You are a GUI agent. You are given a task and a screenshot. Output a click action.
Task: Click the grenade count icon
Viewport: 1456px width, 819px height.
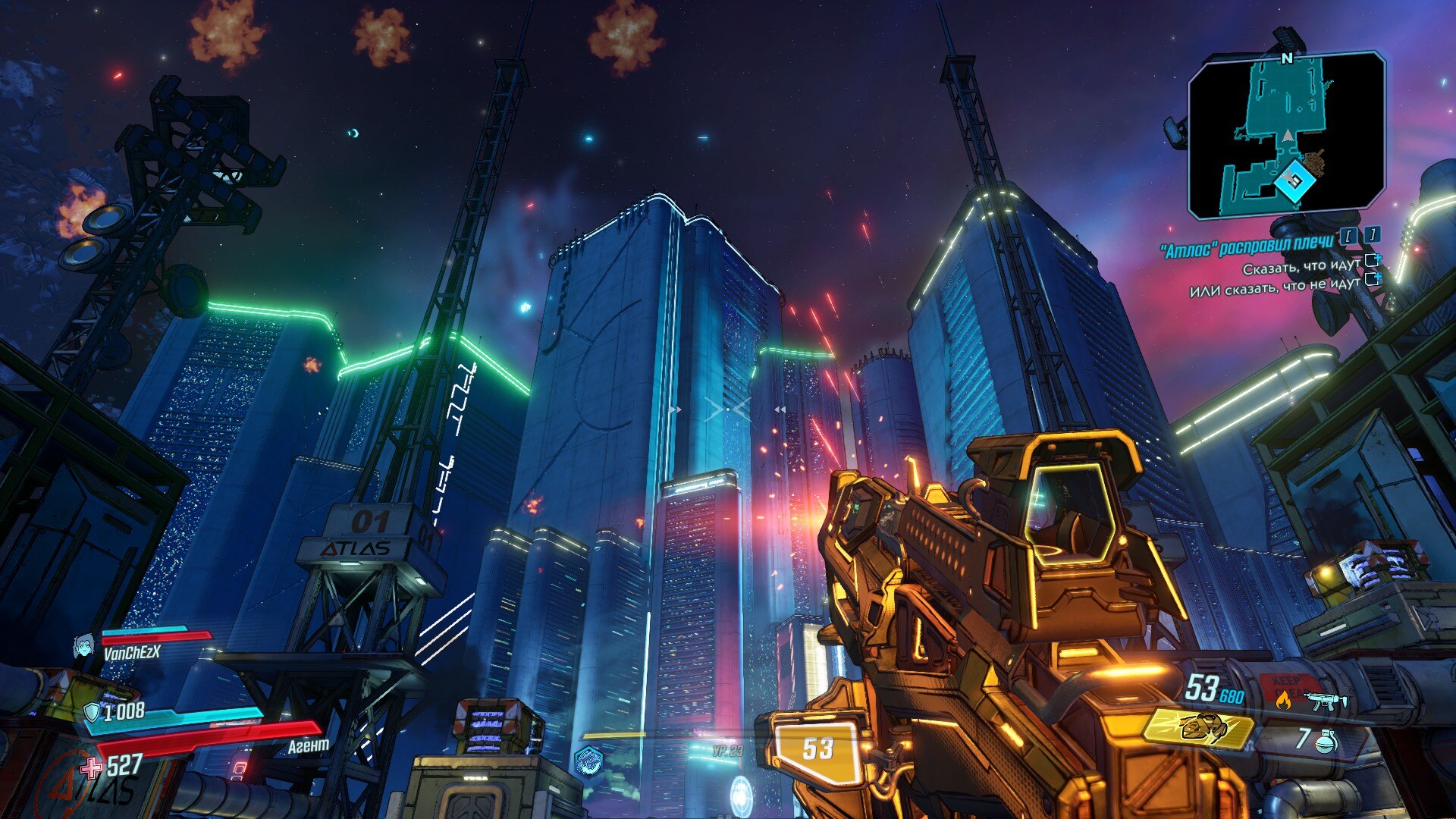click(x=1326, y=740)
